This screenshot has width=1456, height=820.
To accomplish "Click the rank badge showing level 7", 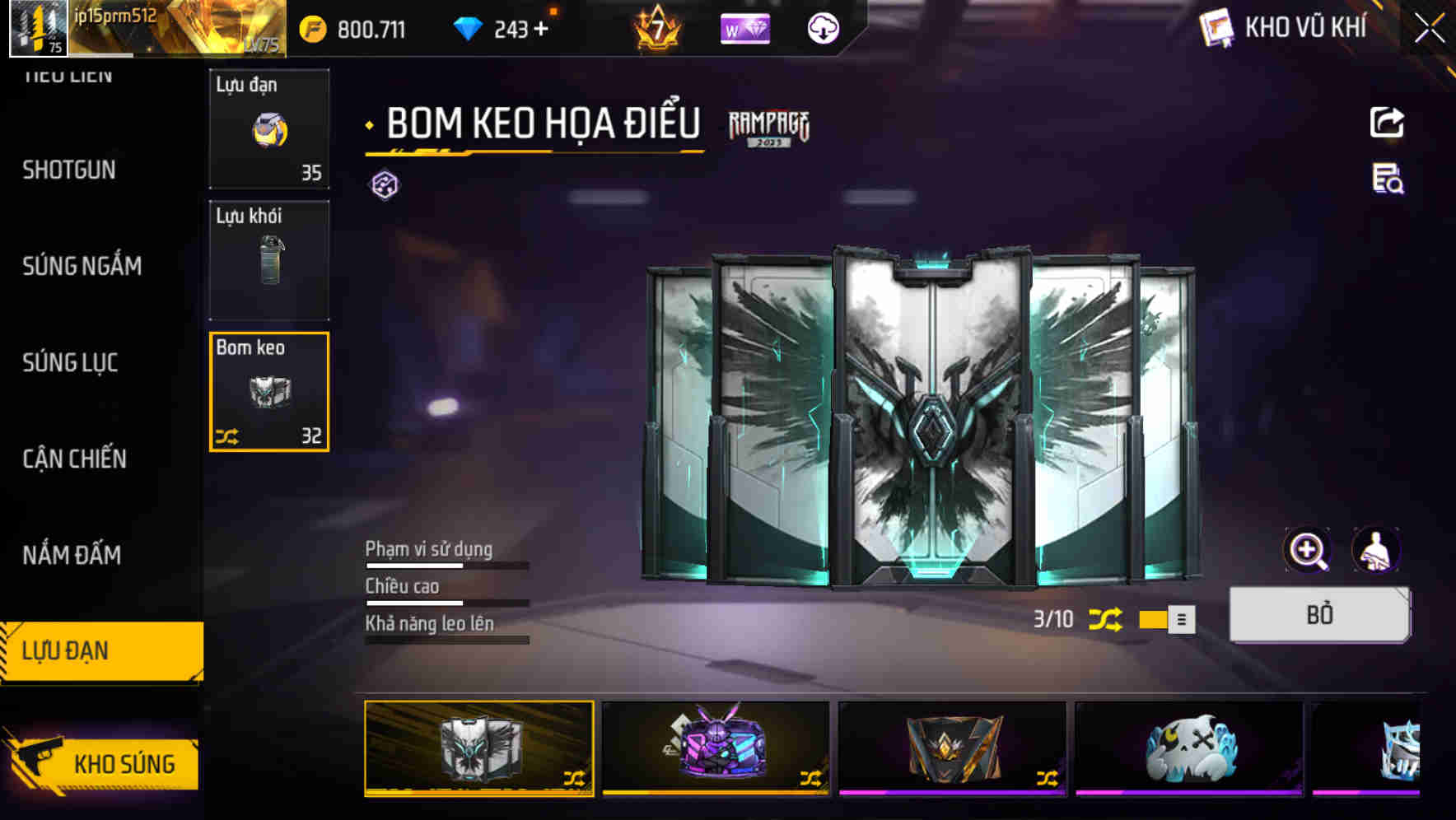I will pos(656,27).
